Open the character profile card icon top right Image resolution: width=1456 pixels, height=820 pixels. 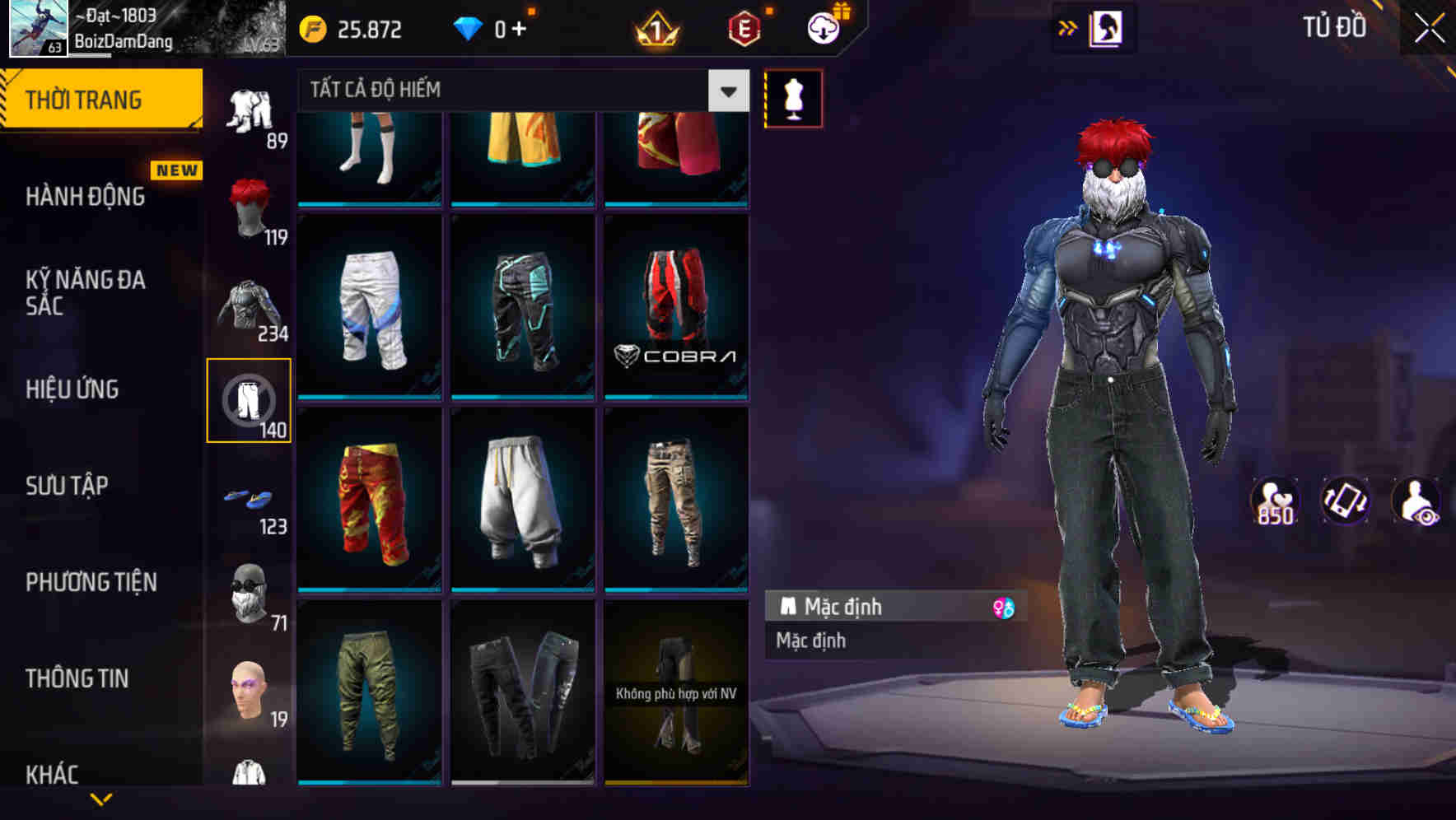(1108, 27)
